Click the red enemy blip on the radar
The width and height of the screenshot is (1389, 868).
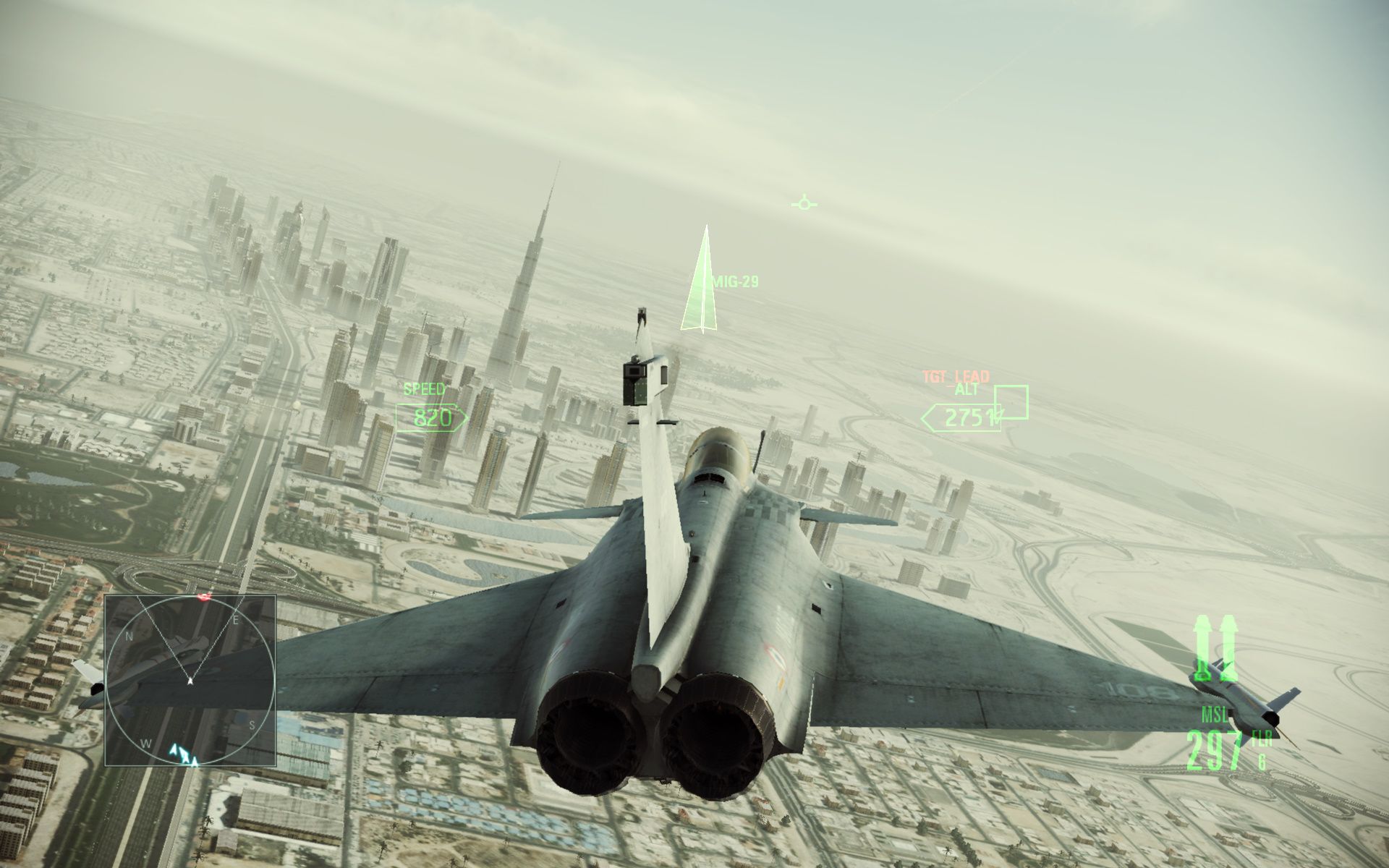204,597
